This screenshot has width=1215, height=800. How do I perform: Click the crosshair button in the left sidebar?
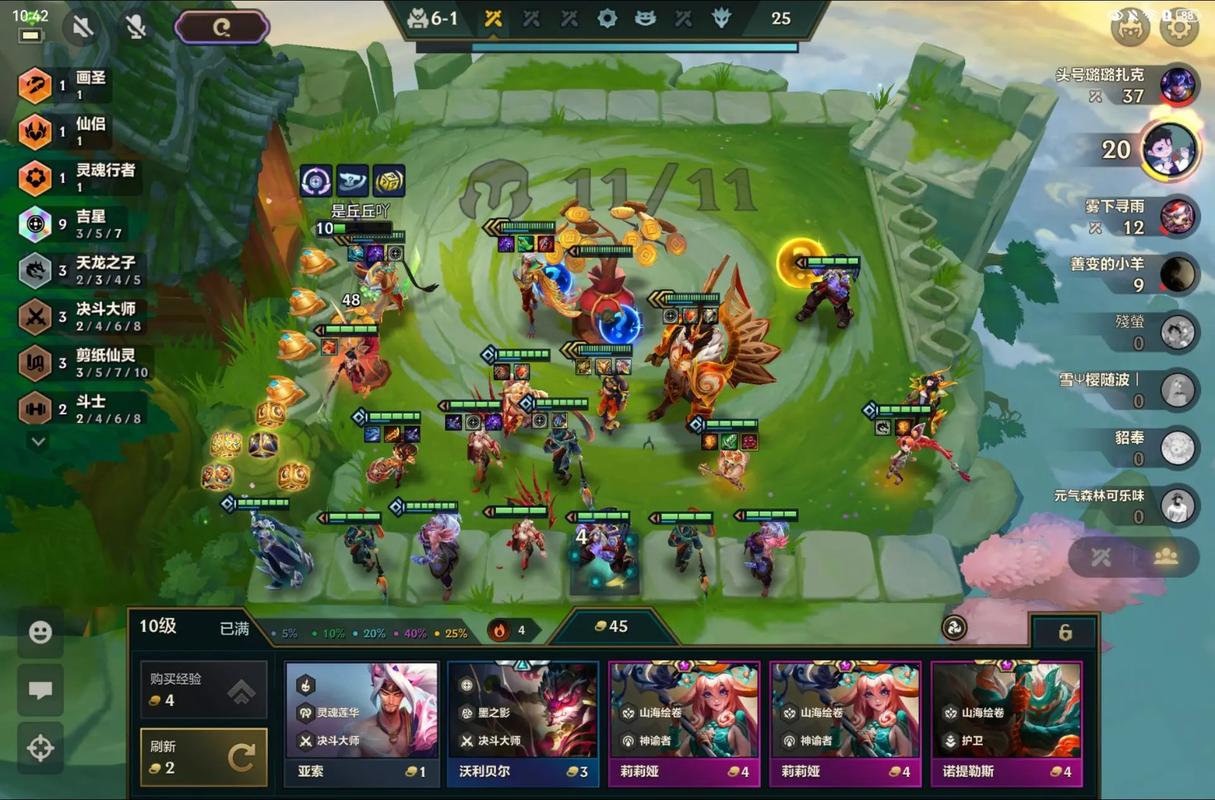(x=40, y=748)
